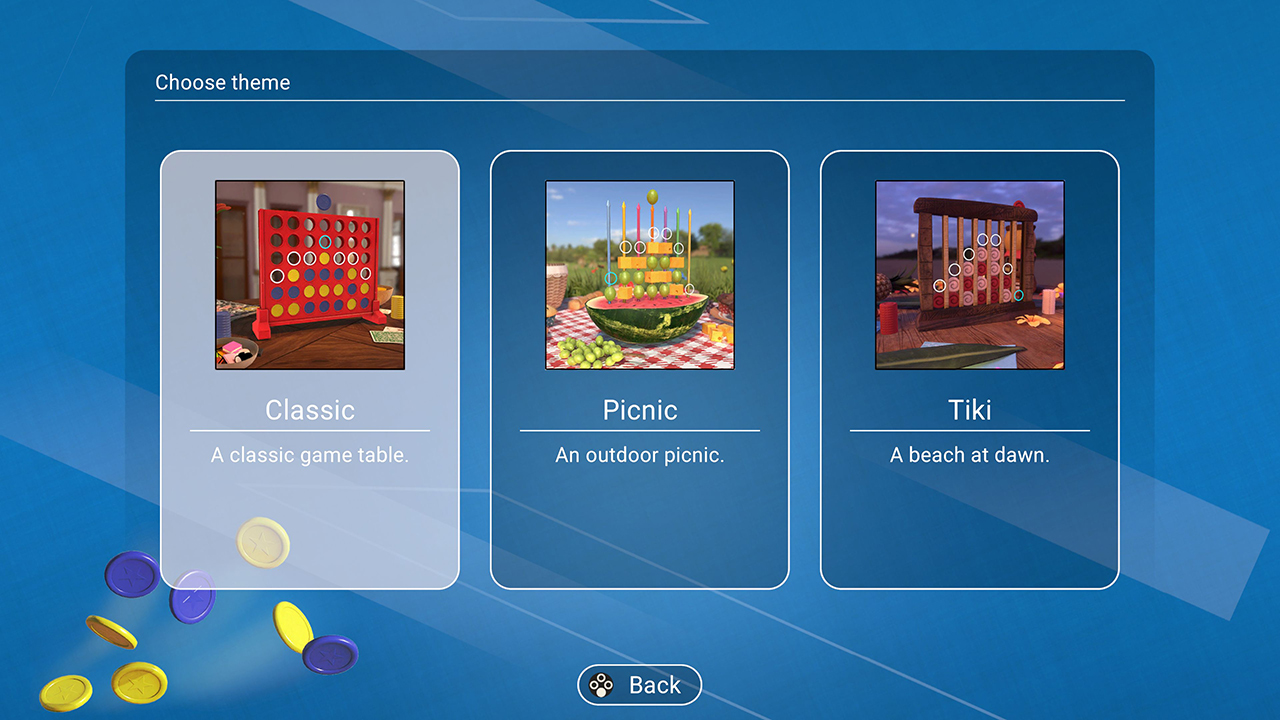Click the 'Tiki' theme title text
Screen dimensions: 1280x720
[x=969, y=410]
